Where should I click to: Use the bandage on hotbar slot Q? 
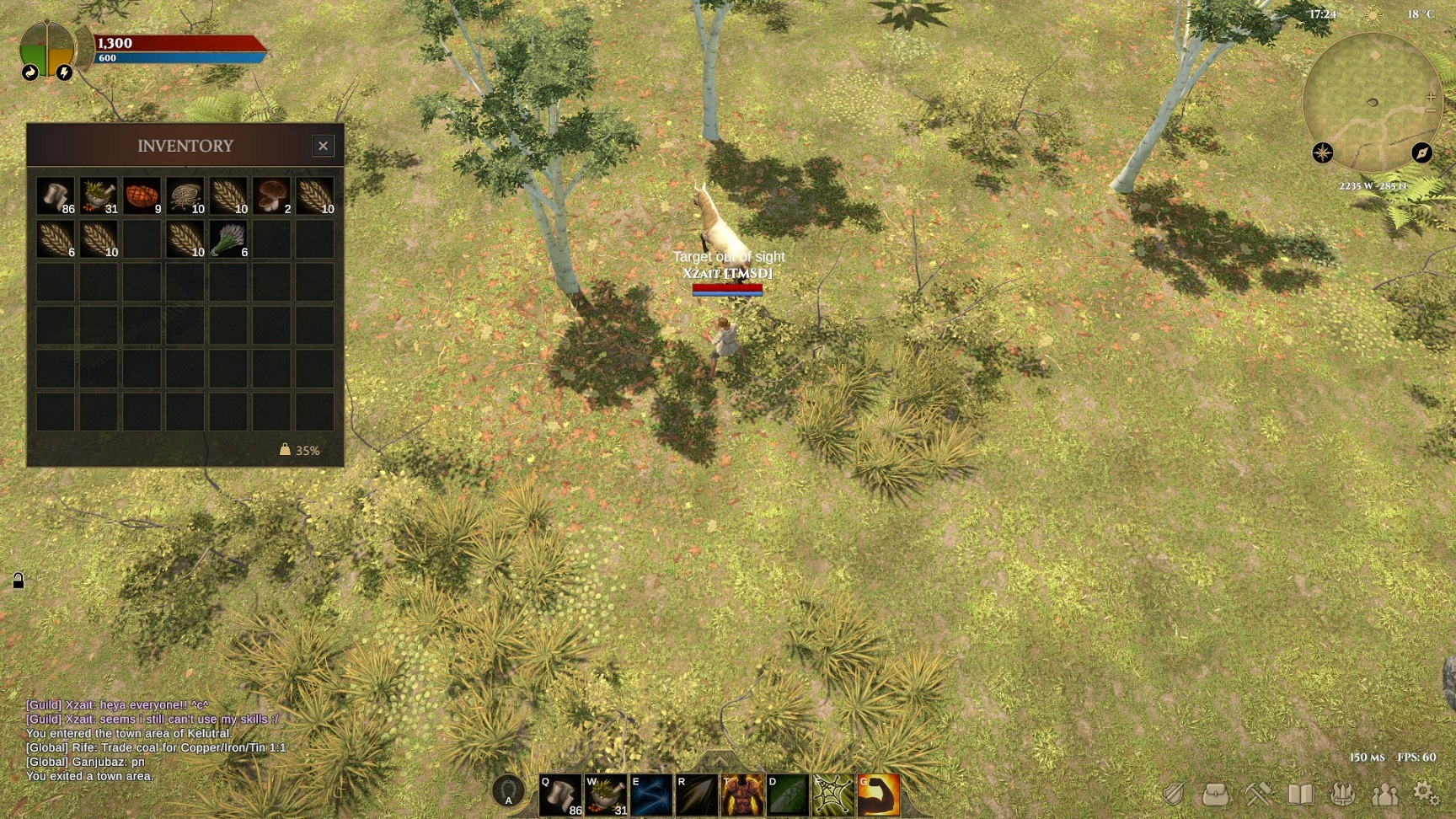pos(560,795)
